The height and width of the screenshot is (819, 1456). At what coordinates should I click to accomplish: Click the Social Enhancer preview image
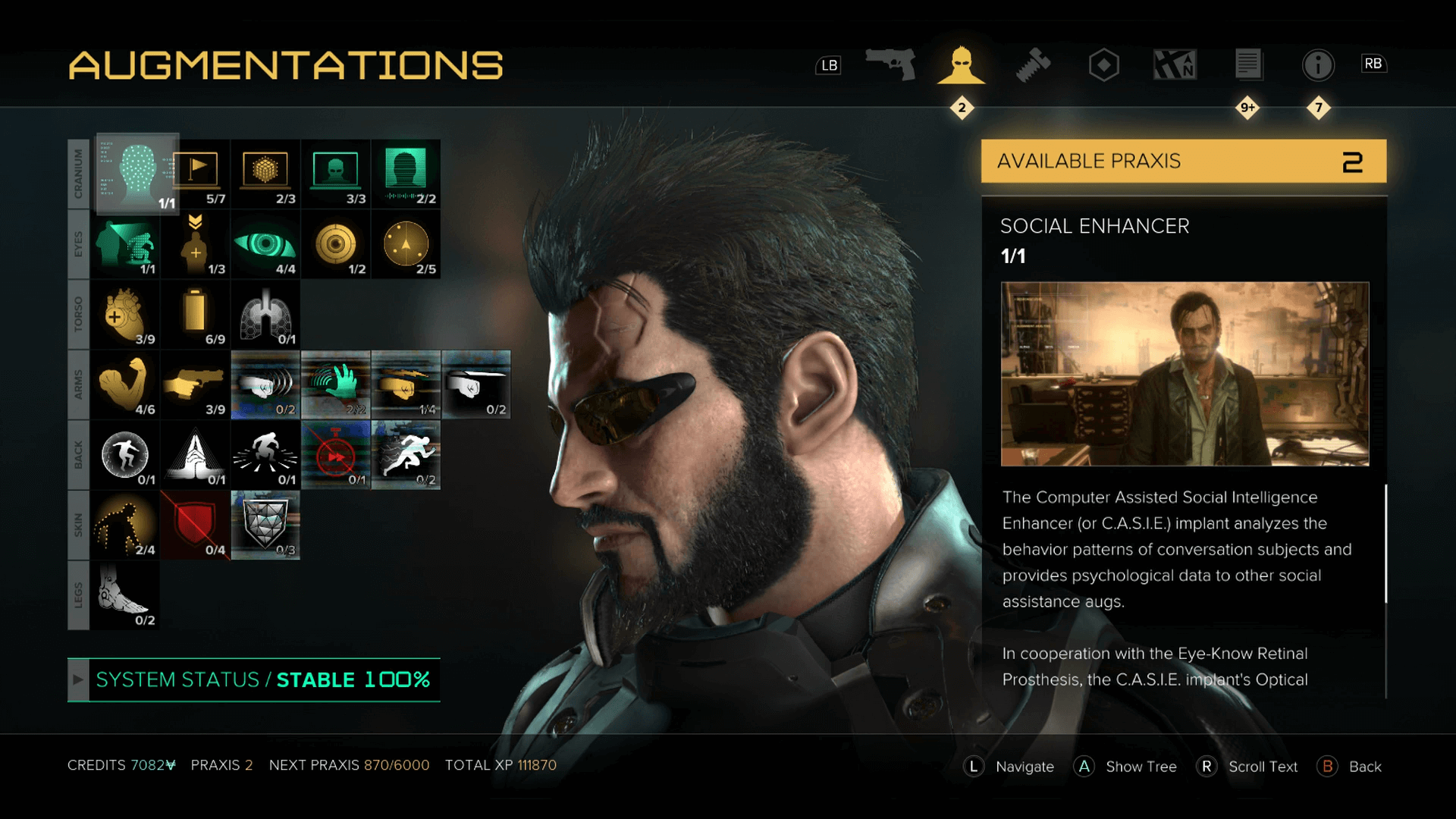pyautogui.click(x=1185, y=375)
